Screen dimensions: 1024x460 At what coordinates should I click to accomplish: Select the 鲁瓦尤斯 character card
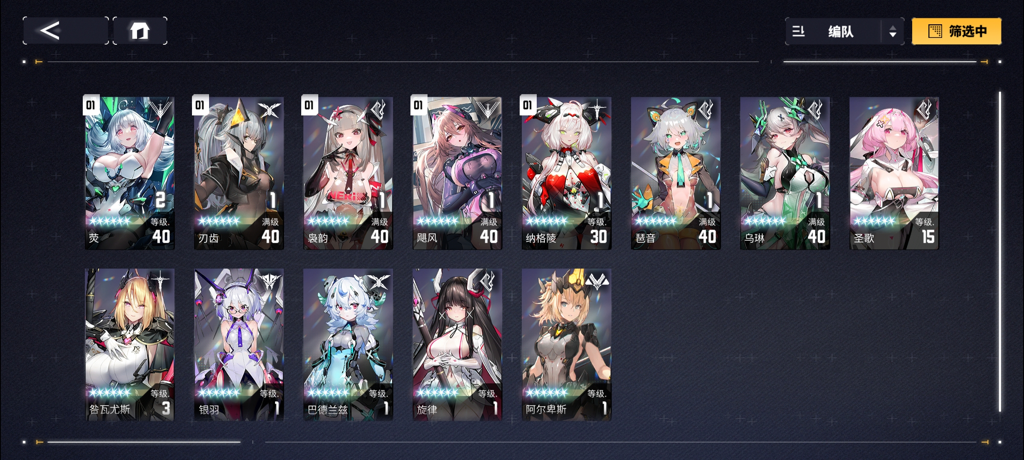point(129,344)
